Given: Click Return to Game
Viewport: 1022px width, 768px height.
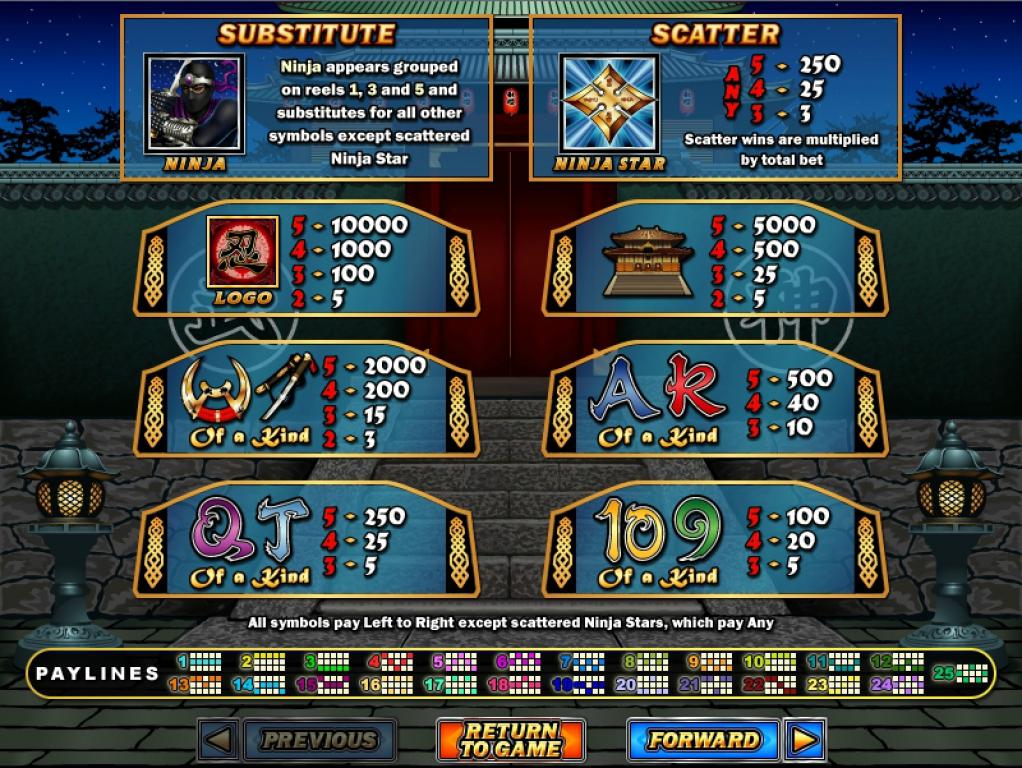Looking at the screenshot, I should pos(510,740).
